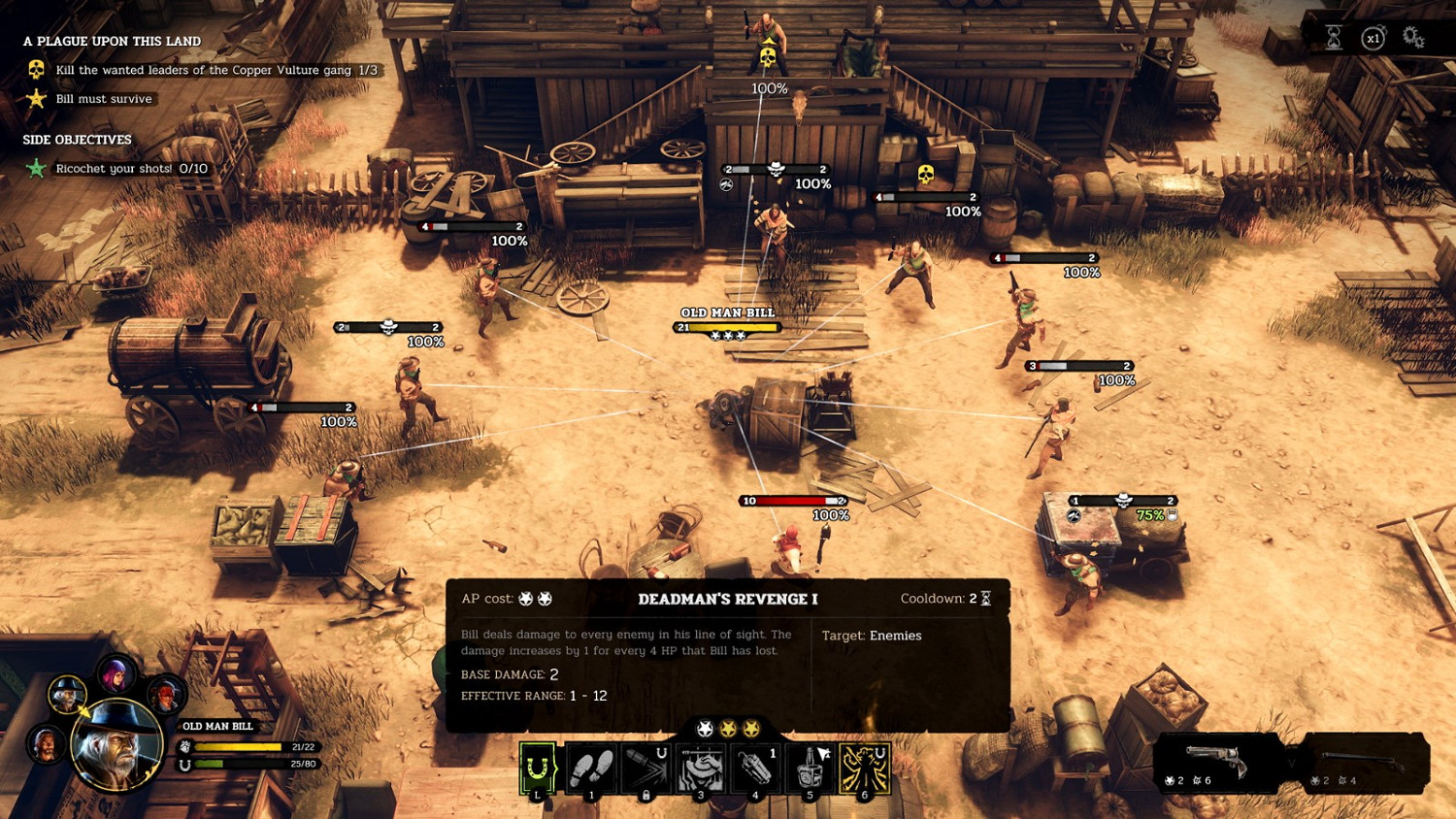Use the dynamite item in slot 4

click(x=756, y=767)
